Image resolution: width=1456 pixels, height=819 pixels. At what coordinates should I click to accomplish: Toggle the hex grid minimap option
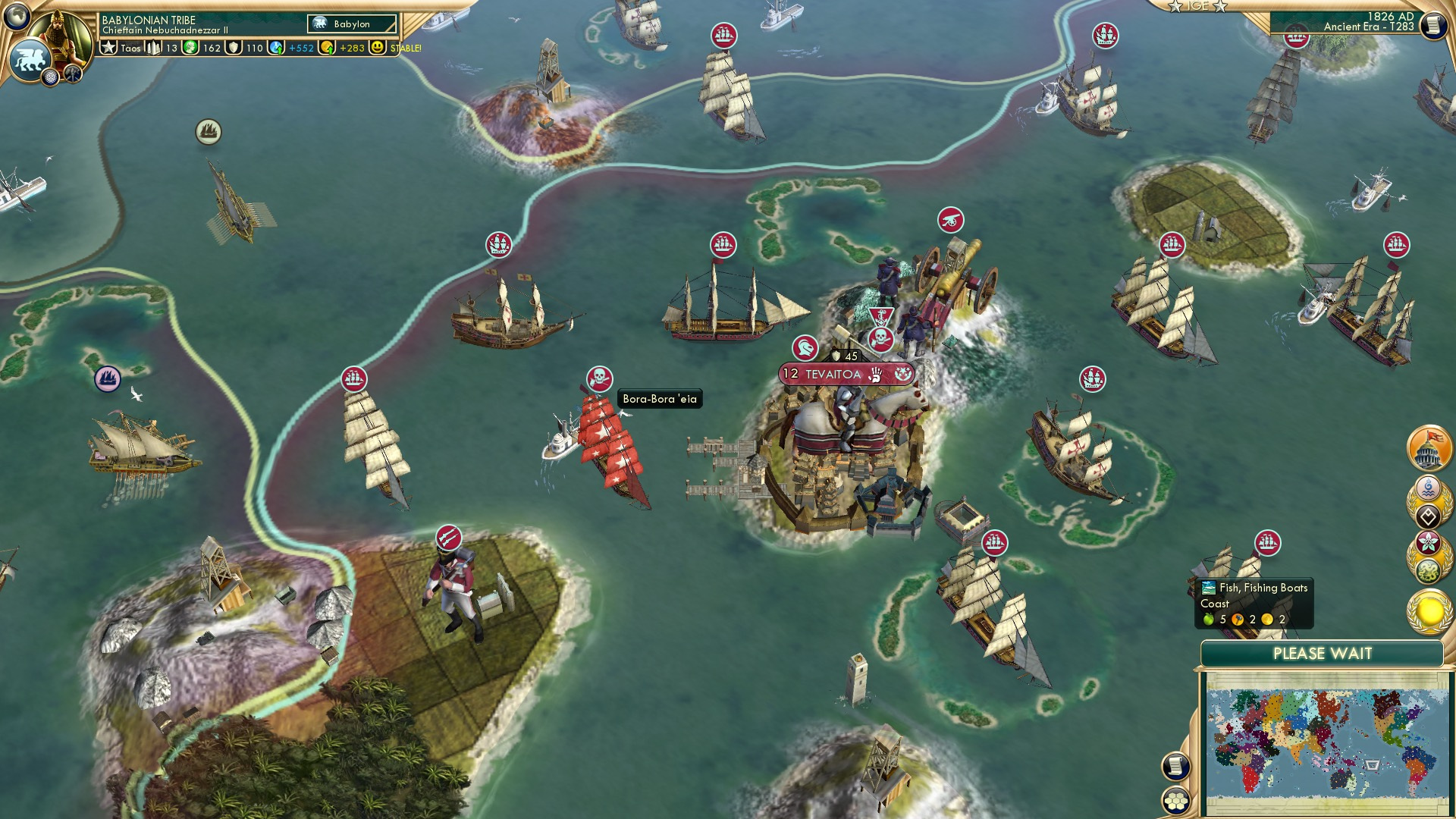pos(1175,801)
